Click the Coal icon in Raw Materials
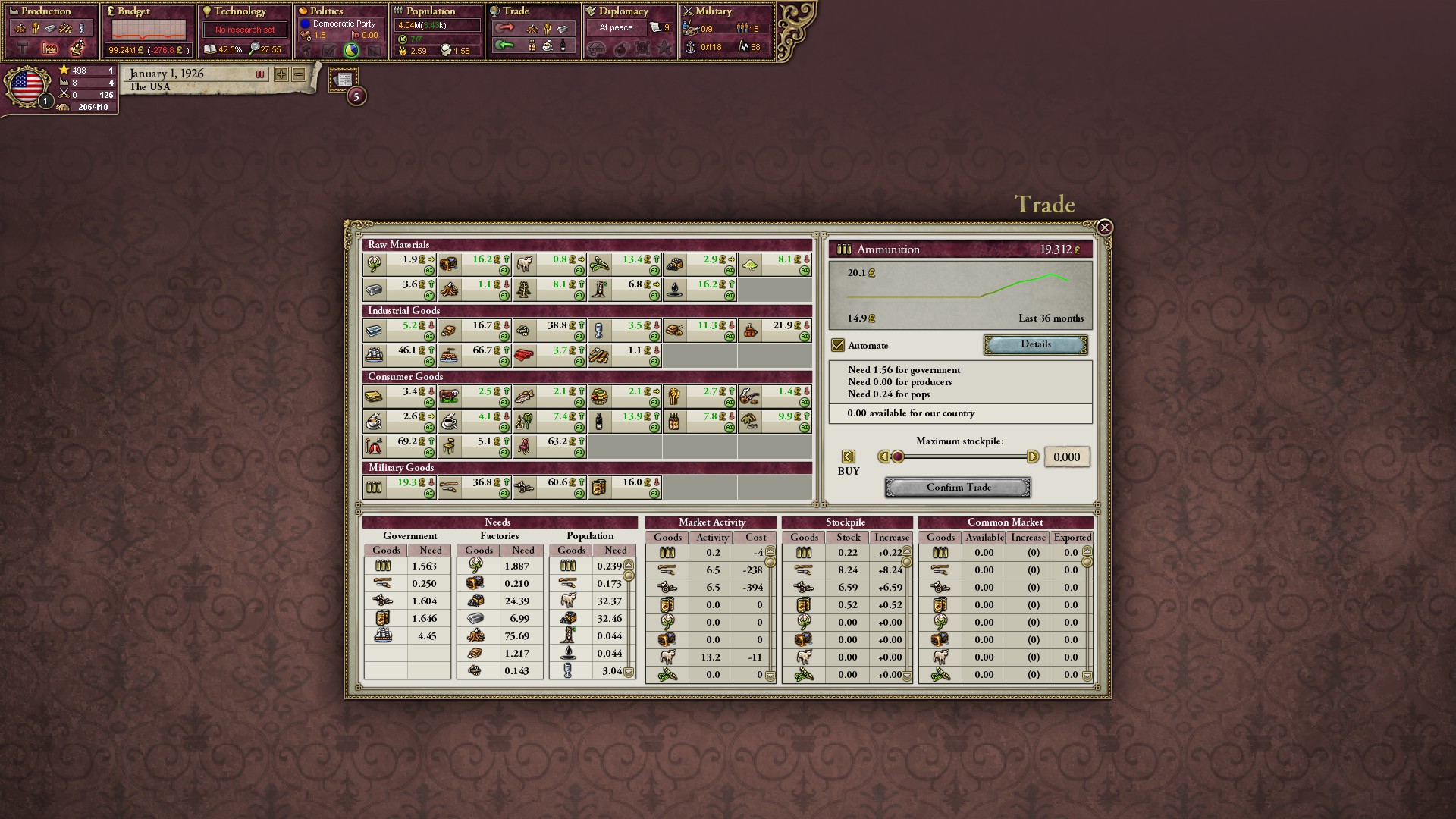 pyautogui.click(x=674, y=263)
